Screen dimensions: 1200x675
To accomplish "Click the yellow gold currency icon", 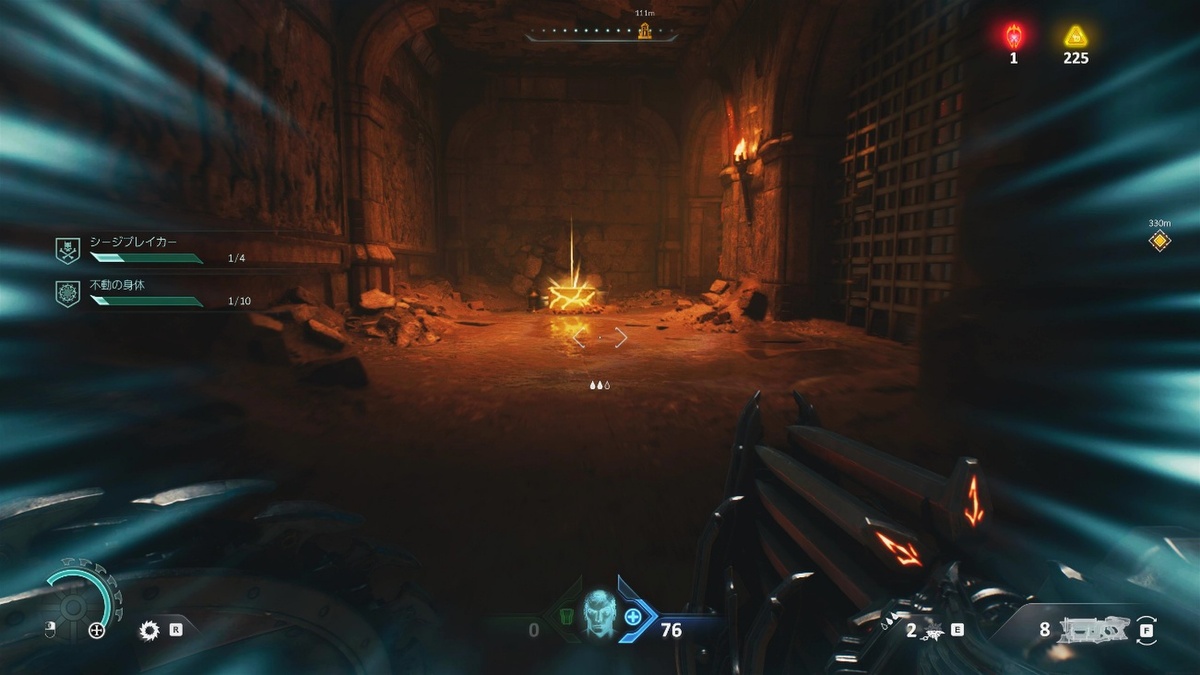I will (1076, 37).
